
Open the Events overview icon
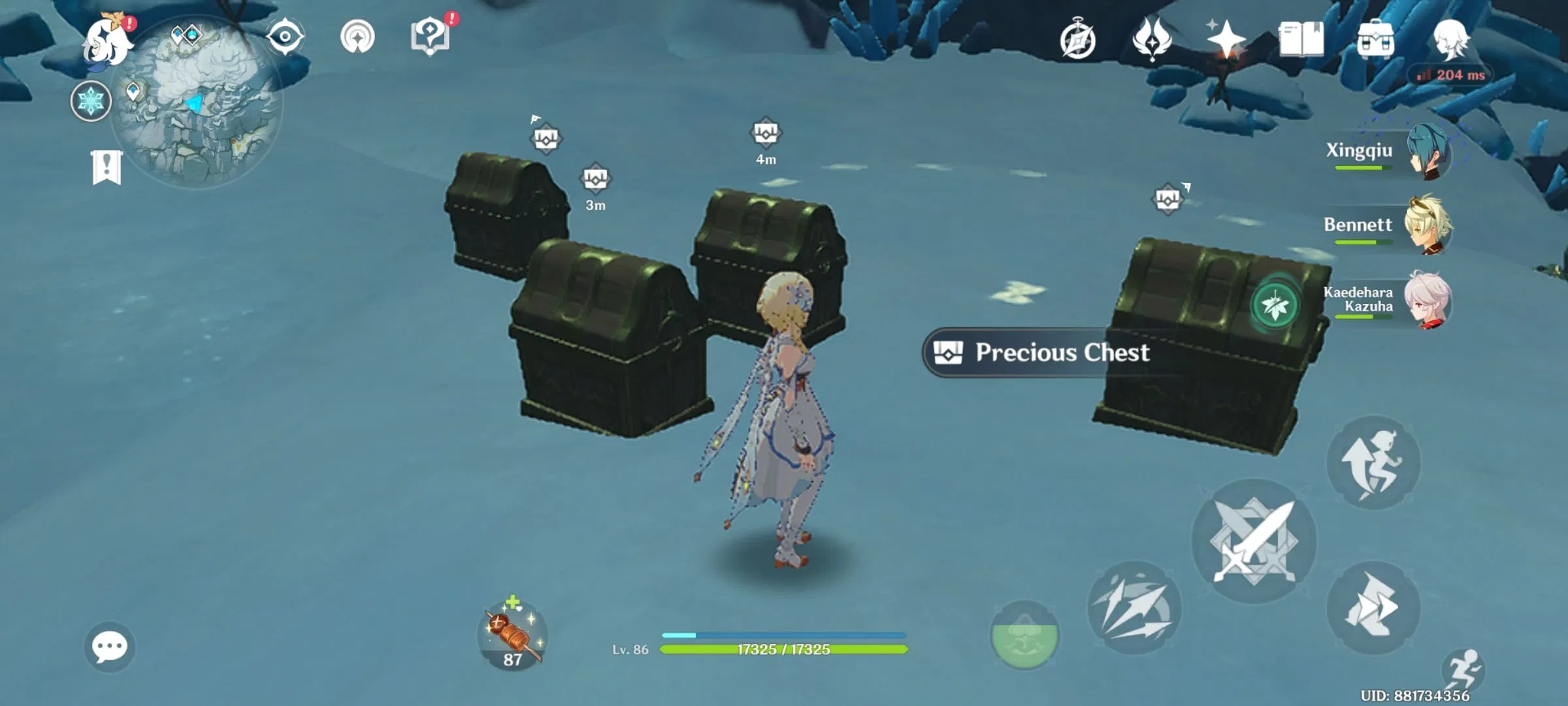1077,38
